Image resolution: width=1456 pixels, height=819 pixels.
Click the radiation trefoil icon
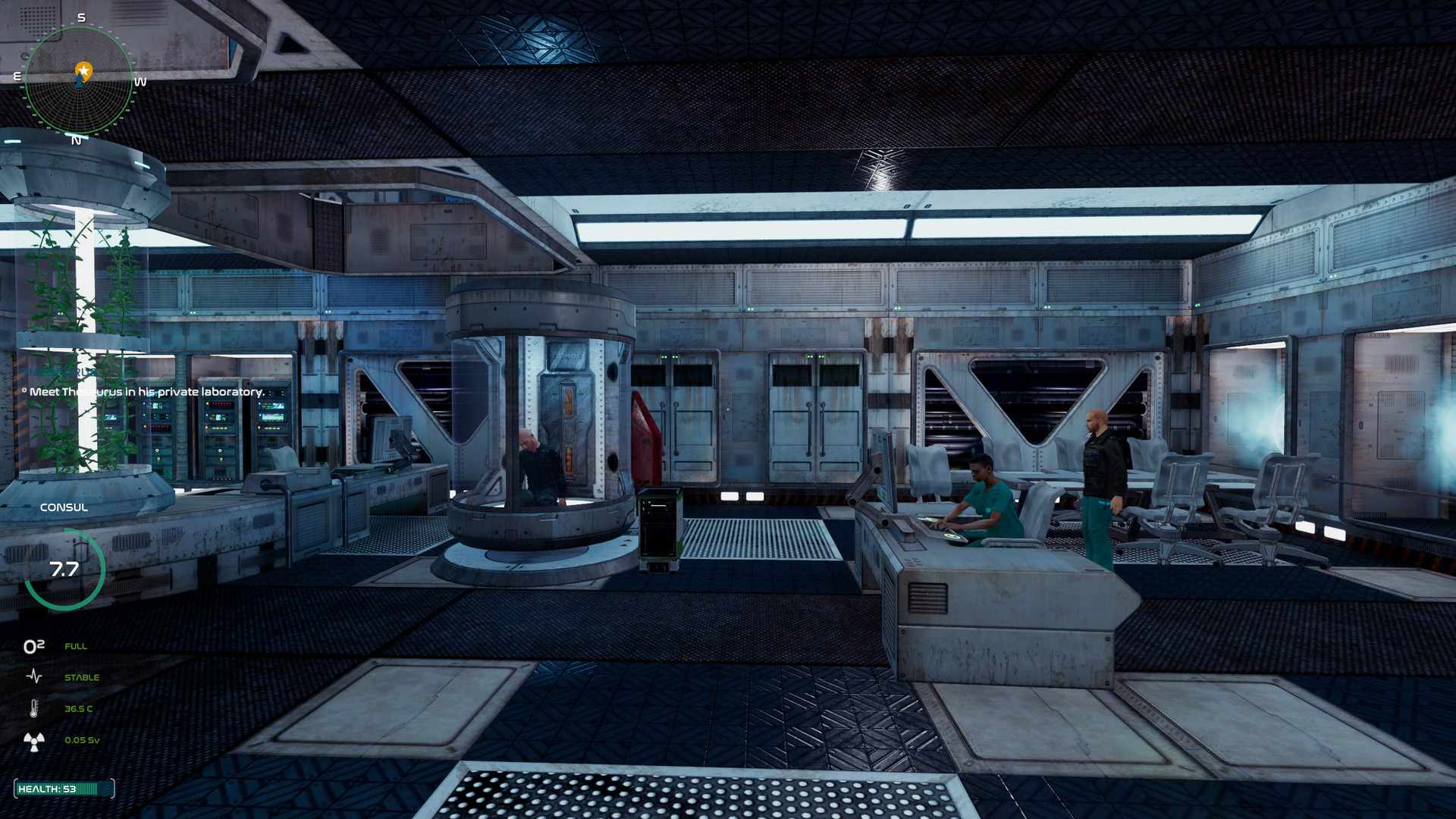pos(34,741)
